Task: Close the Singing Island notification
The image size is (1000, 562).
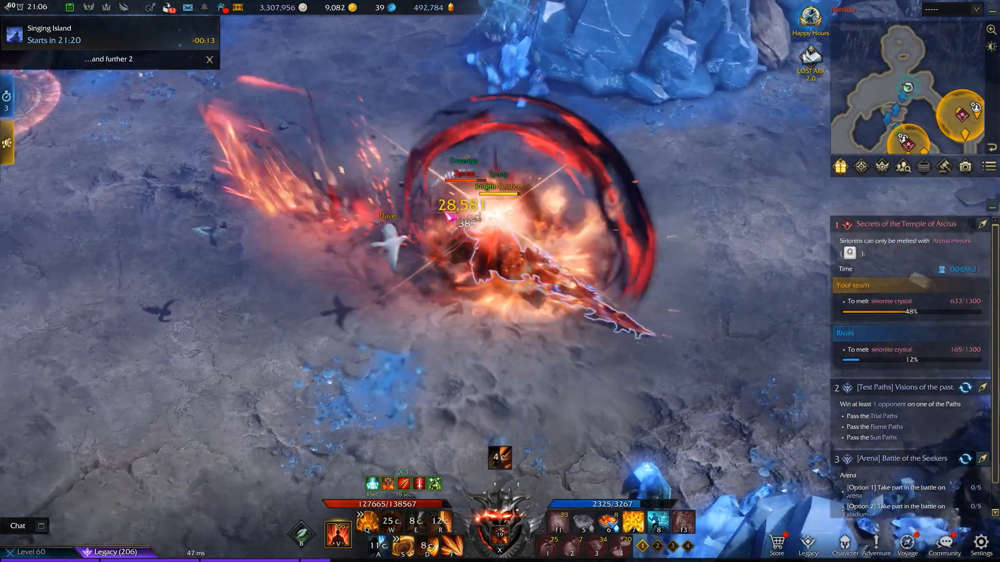Action: [209, 59]
